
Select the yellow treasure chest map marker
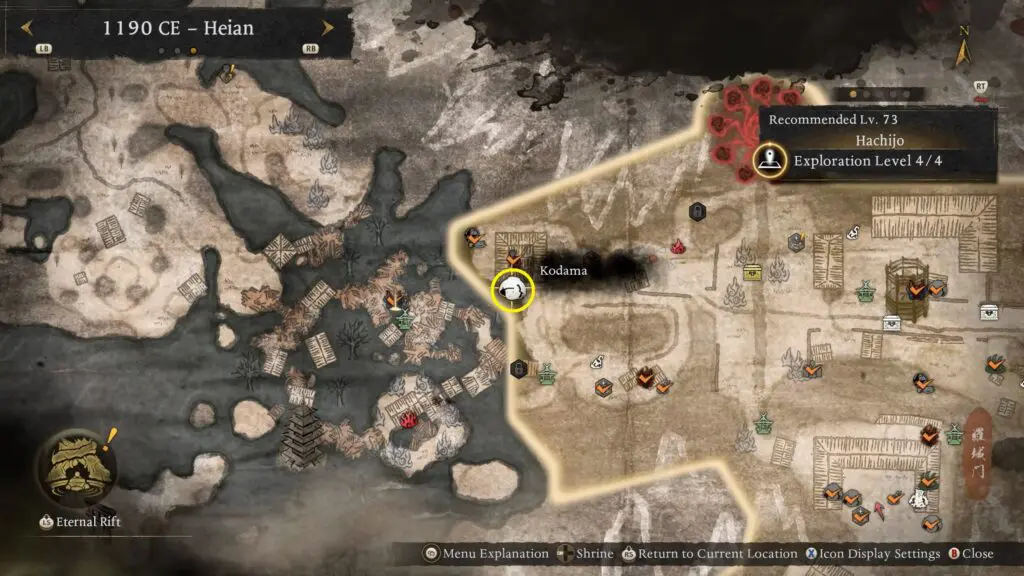[752, 272]
